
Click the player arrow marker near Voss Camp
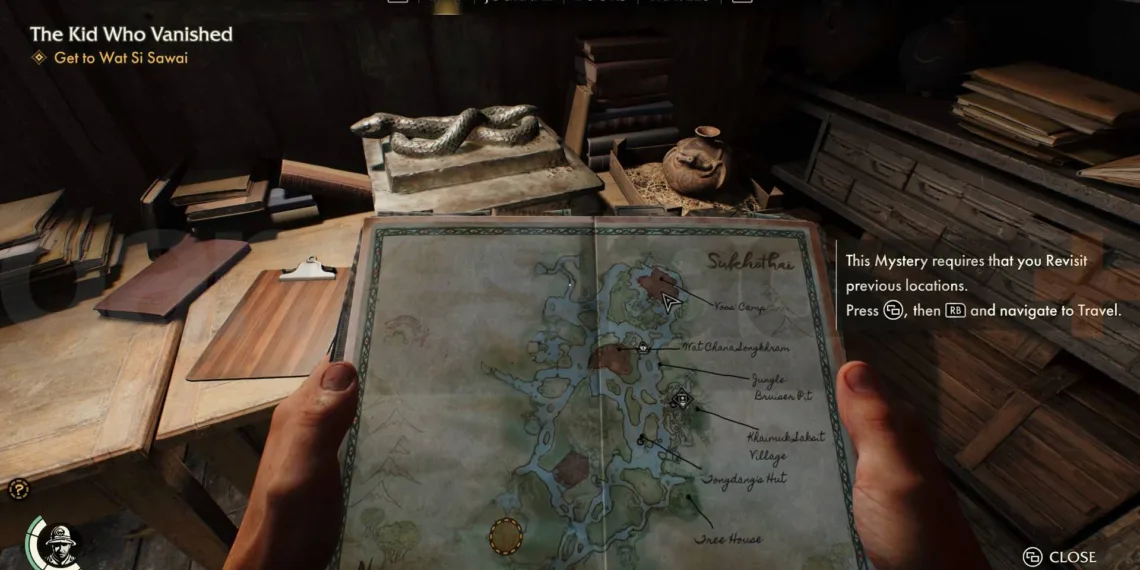pyautogui.click(x=670, y=301)
